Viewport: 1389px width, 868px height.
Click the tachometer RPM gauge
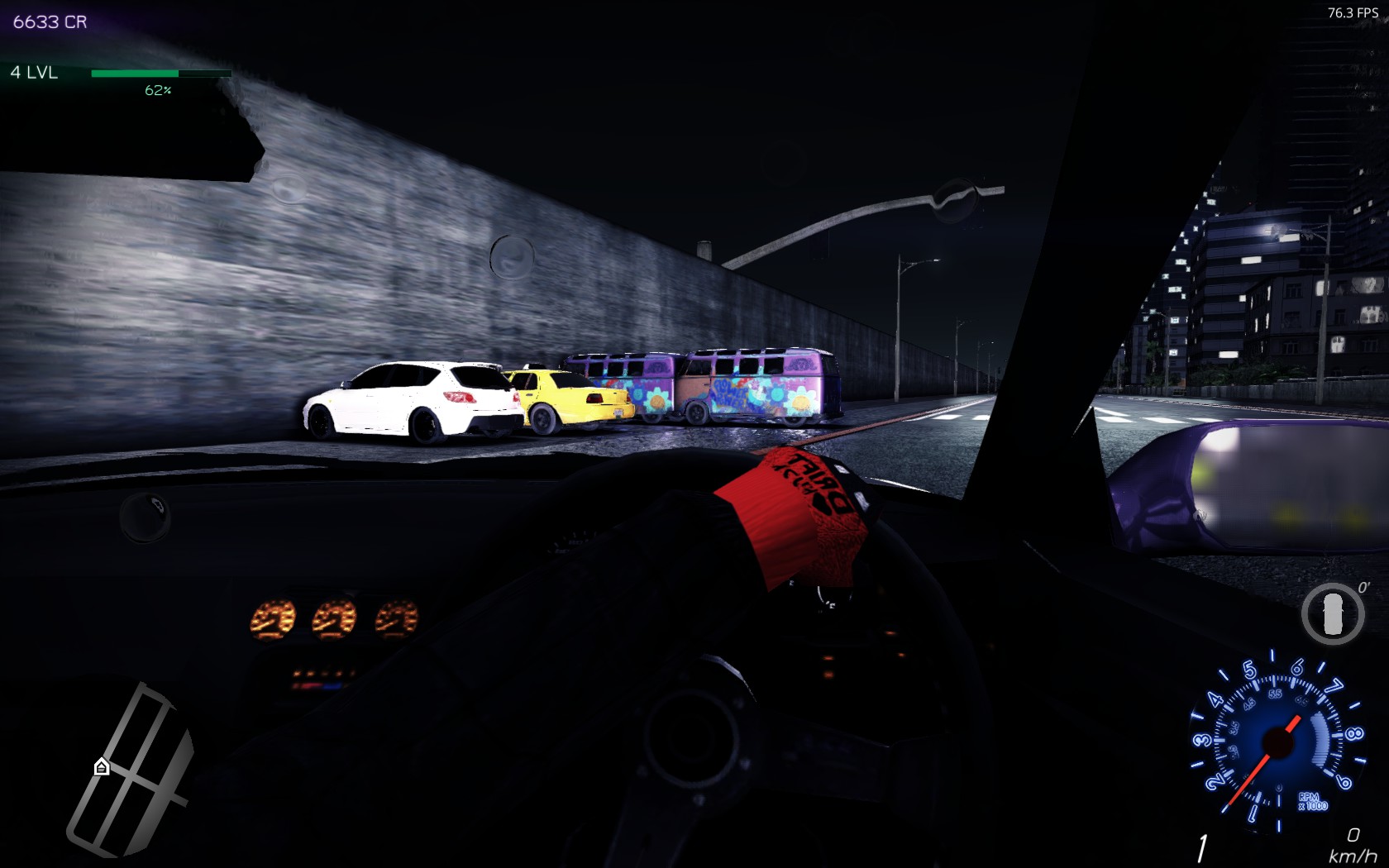pos(1280,742)
